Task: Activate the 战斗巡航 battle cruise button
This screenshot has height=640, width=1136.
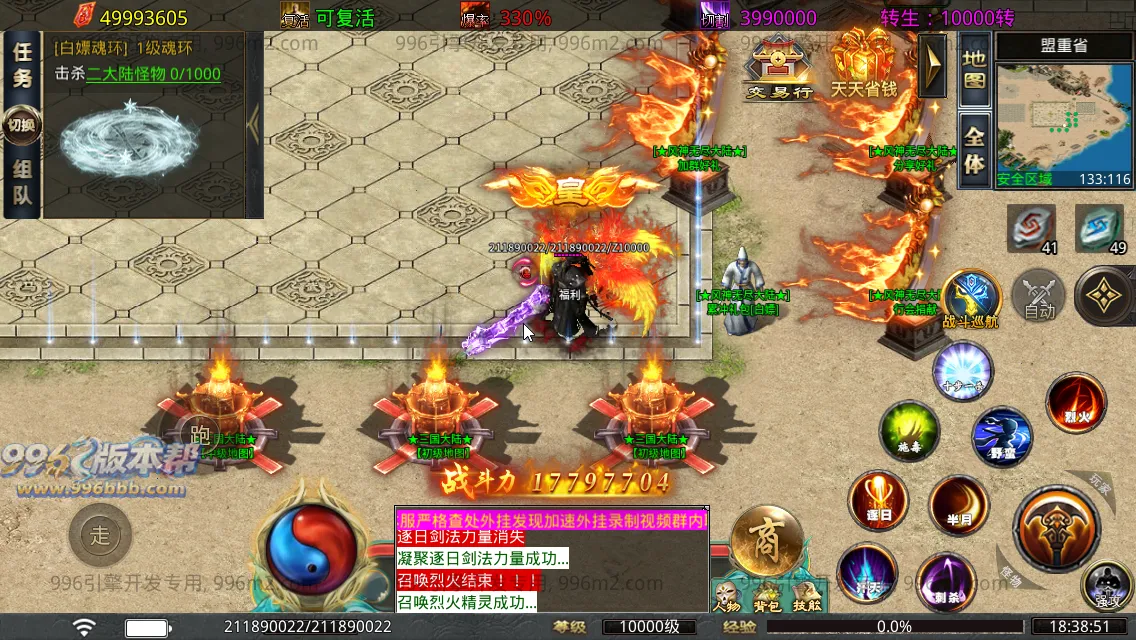Action: [x=971, y=298]
